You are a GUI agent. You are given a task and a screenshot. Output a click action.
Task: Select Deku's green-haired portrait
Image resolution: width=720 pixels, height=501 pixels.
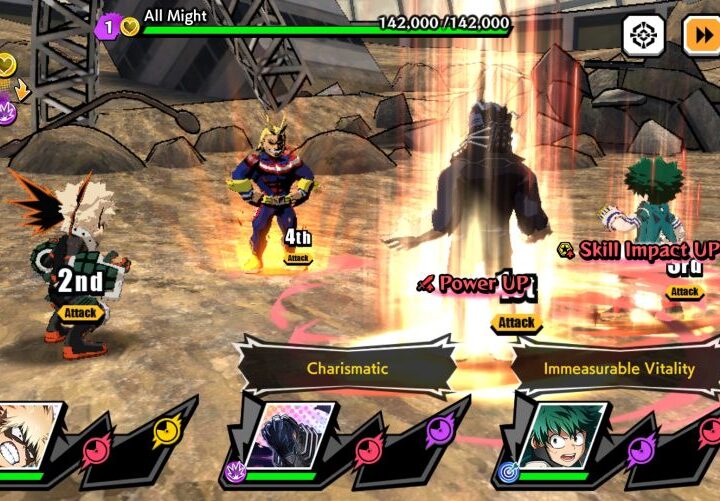click(x=565, y=438)
